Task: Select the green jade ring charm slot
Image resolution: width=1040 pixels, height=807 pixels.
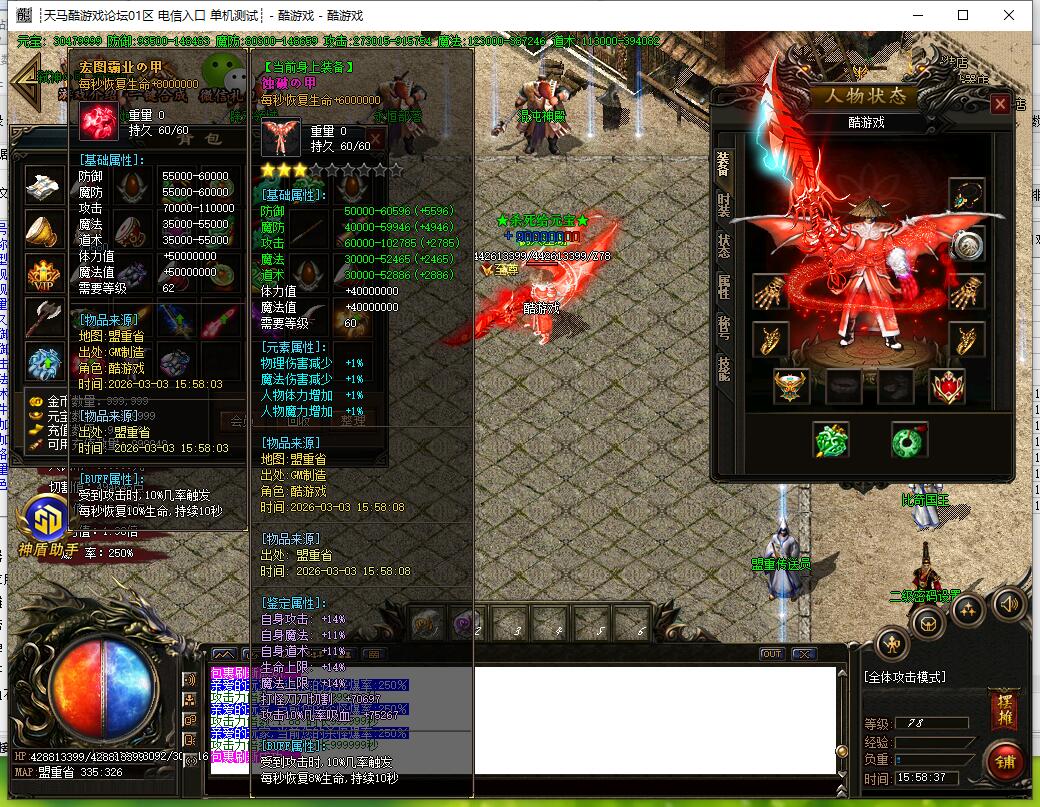Action: (909, 439)
